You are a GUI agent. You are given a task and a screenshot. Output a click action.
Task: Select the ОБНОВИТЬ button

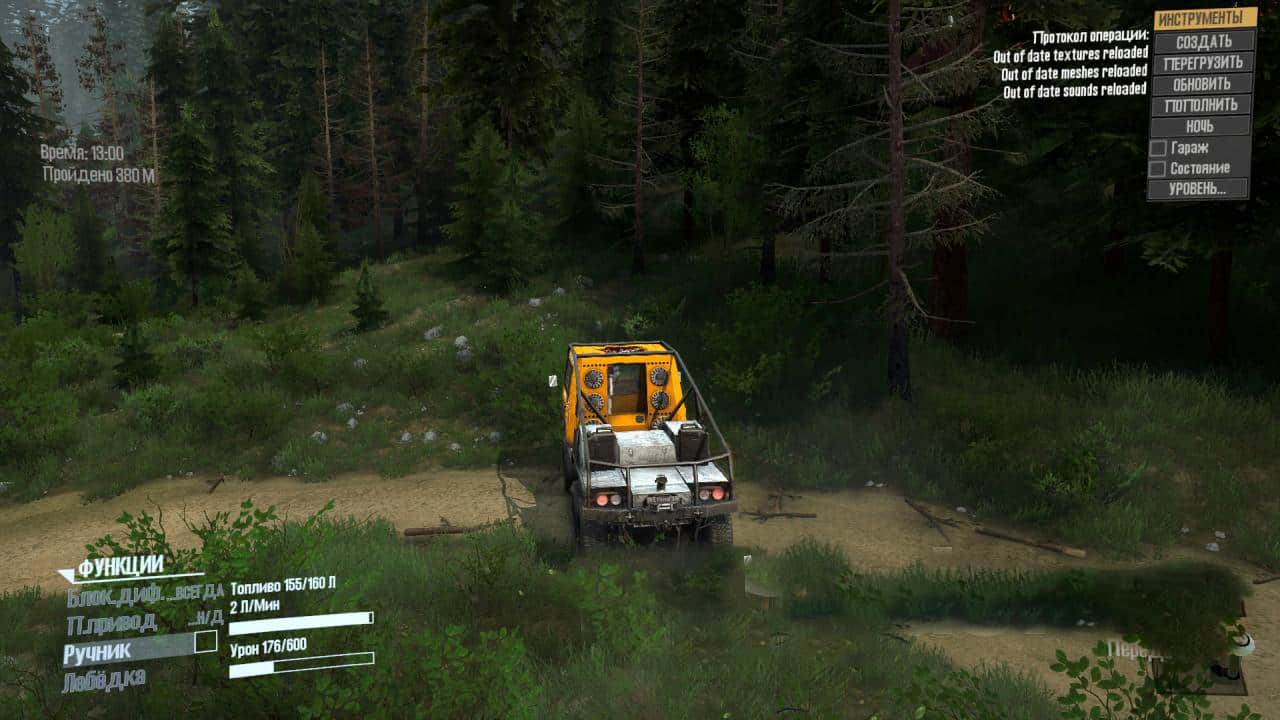(1202, 83)
